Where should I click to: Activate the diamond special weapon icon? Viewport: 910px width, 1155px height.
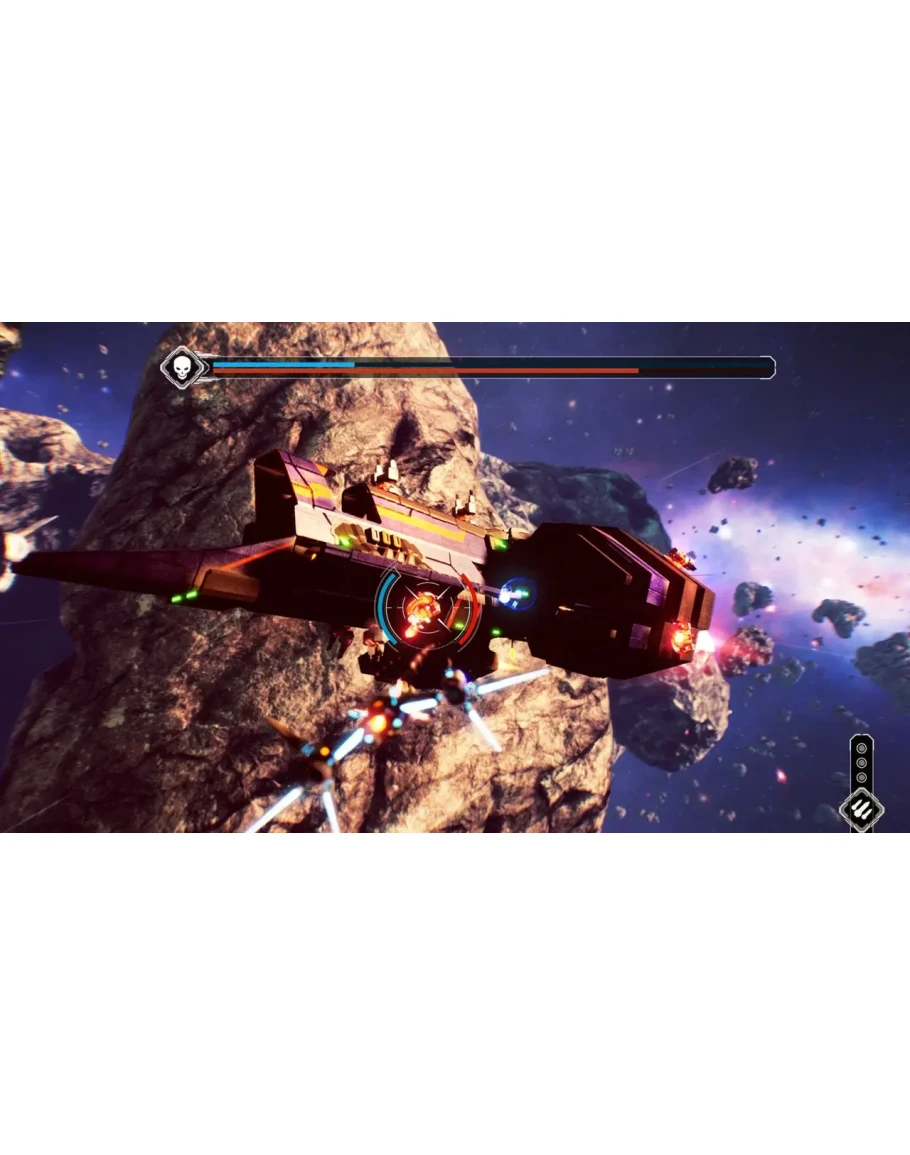(861, 809)
